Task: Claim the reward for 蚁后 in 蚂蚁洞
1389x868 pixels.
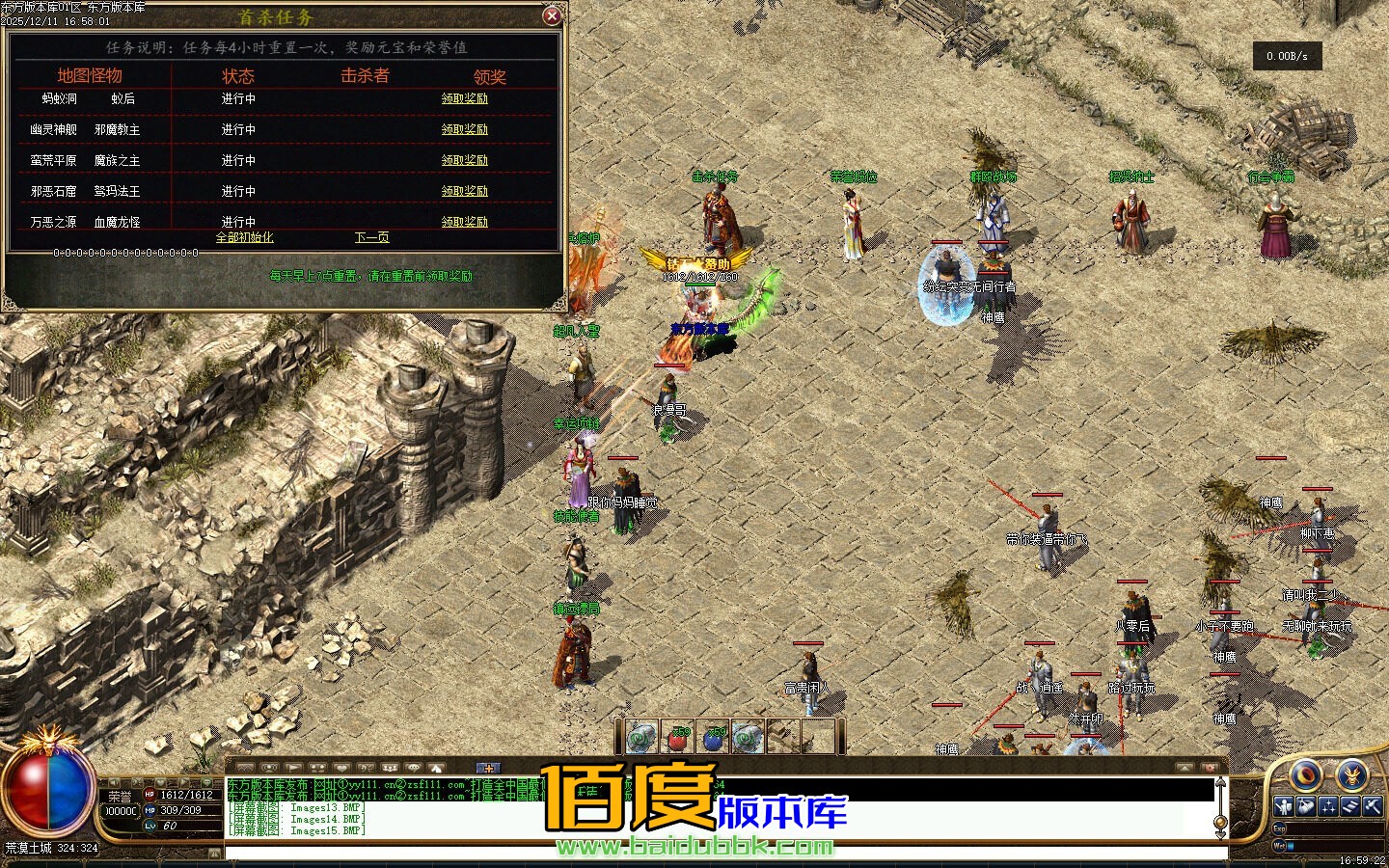Action: (464, 98)
